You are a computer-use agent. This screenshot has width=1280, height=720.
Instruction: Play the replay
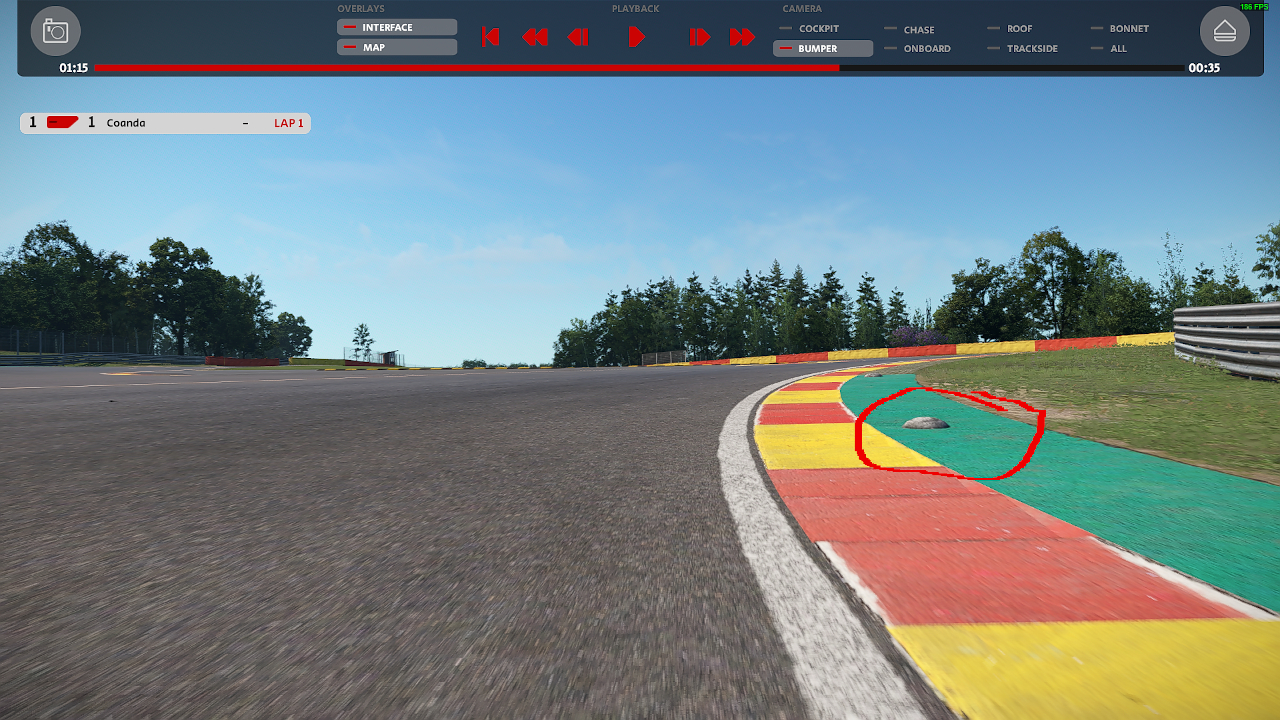click(x=636, y=37)
